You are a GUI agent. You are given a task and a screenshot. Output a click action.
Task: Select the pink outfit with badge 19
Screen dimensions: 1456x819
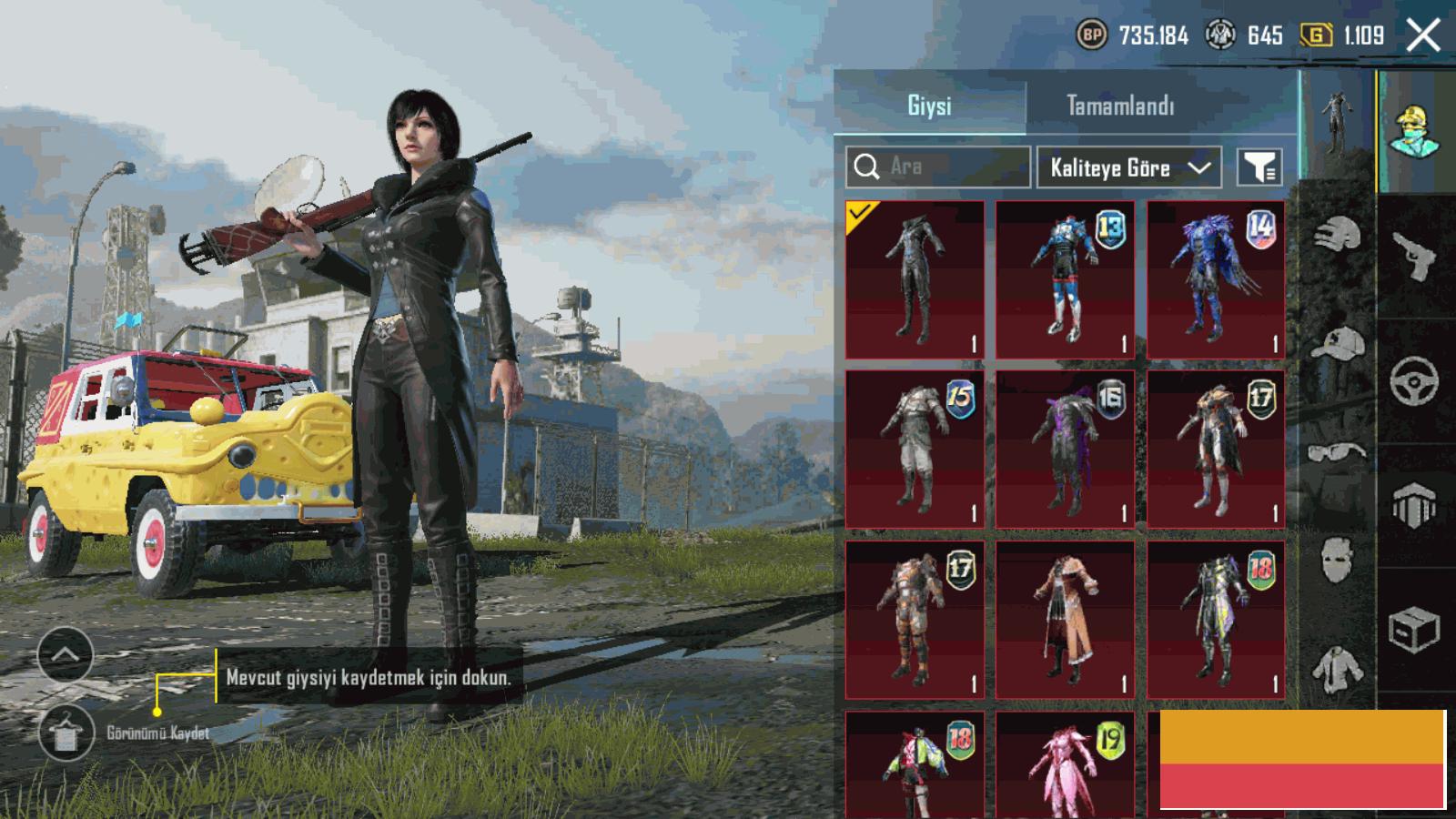(x=1065, y=764)
